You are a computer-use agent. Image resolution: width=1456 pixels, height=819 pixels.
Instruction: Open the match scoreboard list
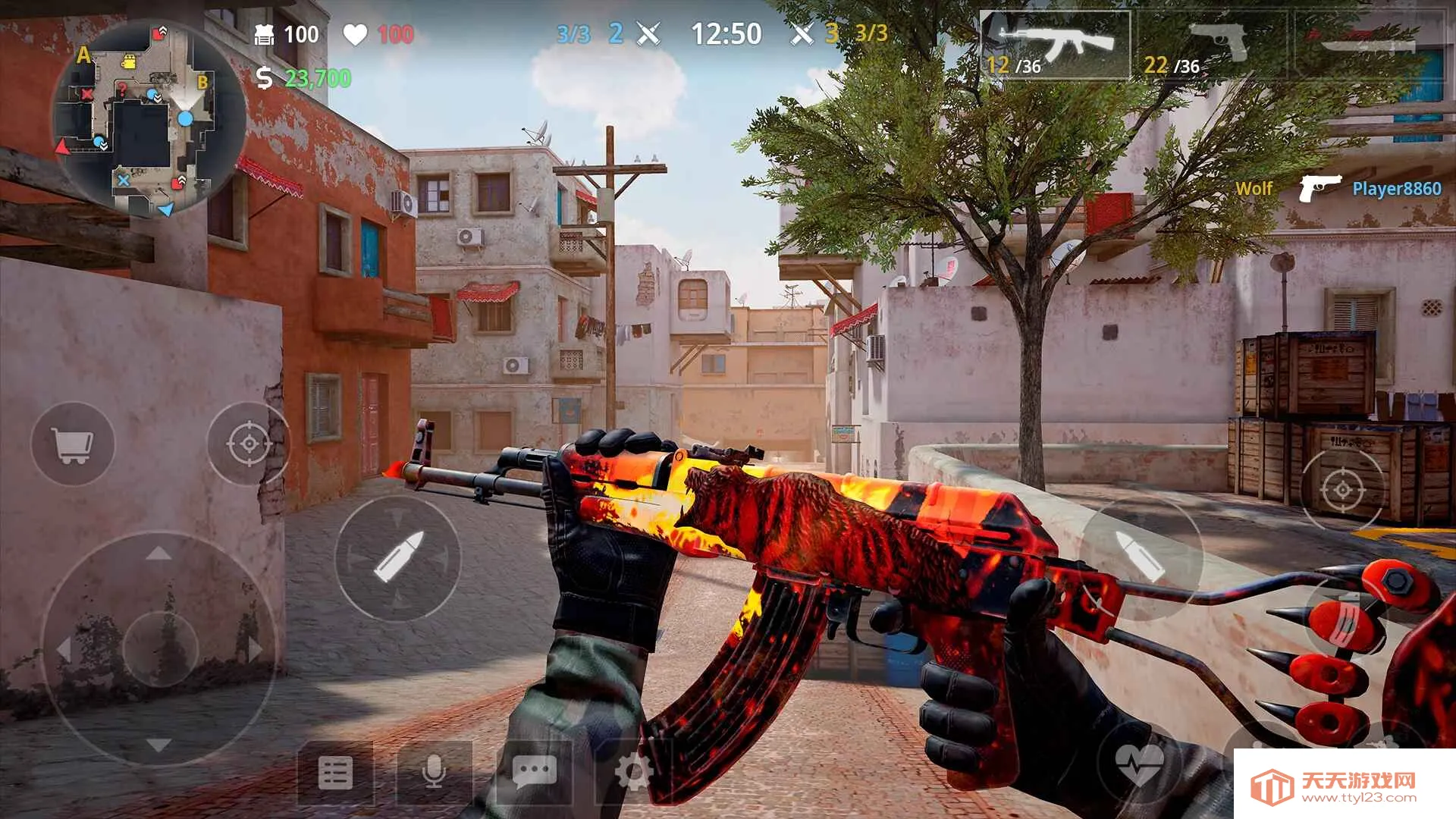click(336, 773)
